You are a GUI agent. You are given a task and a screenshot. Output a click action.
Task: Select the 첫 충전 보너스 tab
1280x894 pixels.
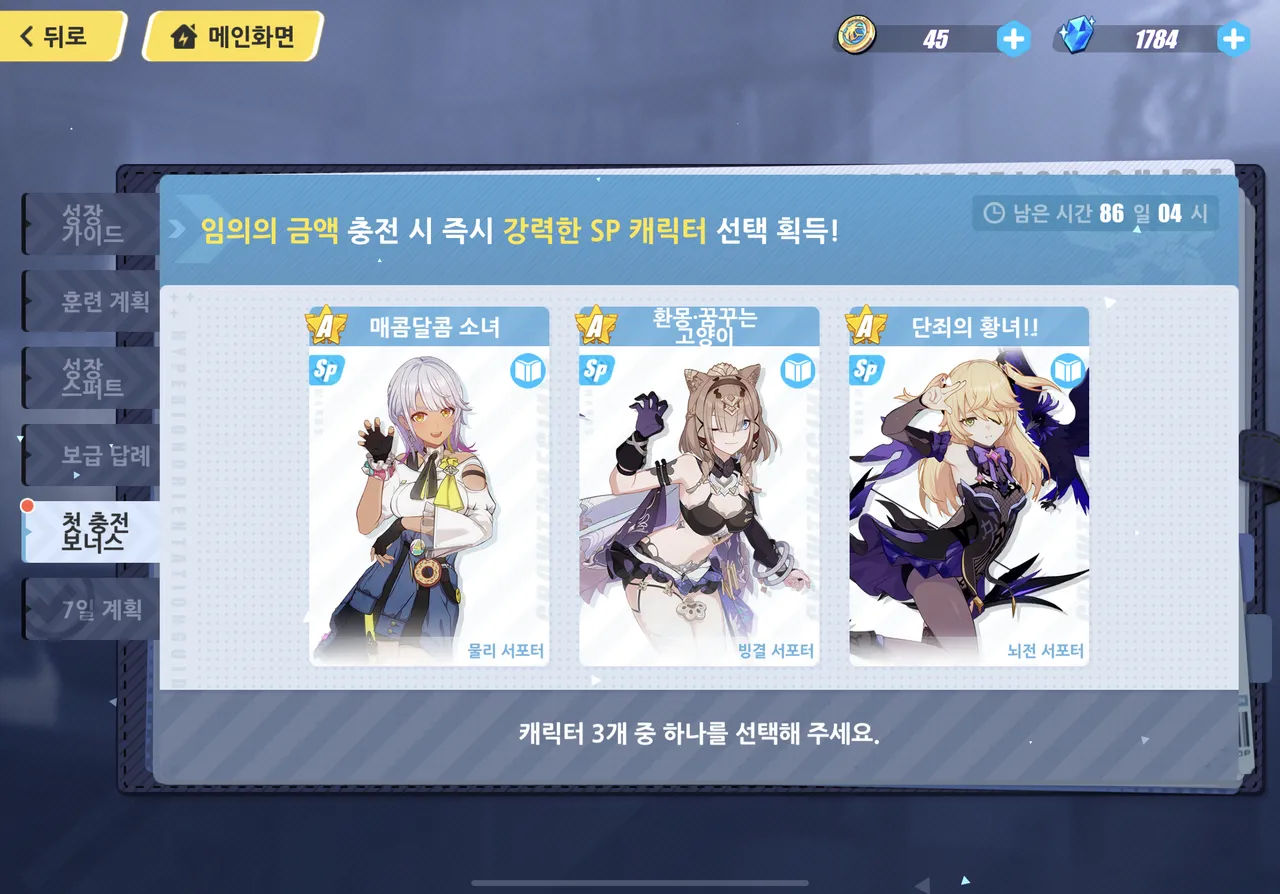(90, 533)
